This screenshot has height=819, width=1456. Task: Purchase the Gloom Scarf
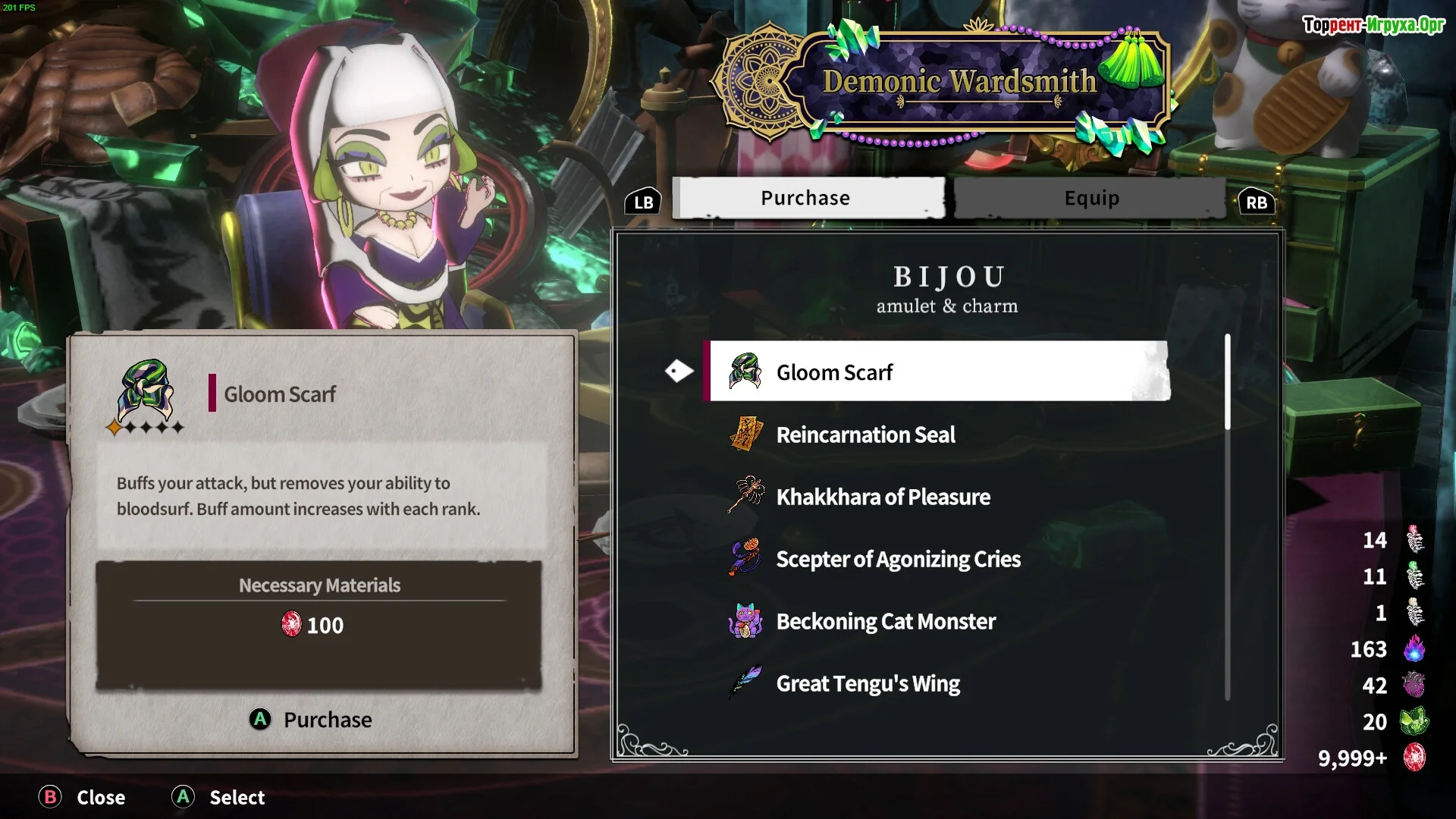[x=311, y=719]
